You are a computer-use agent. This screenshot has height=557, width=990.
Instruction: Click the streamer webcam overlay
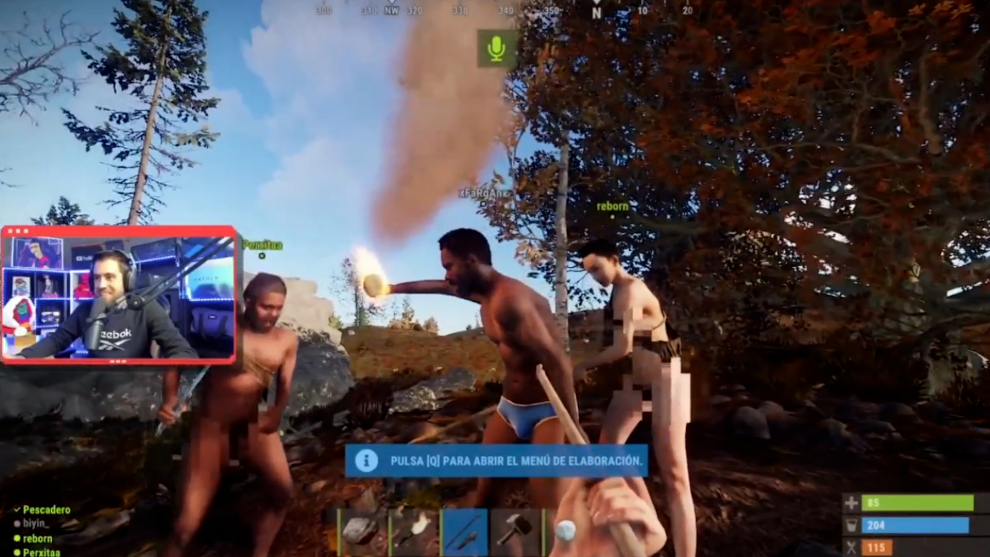coord(119,294)
